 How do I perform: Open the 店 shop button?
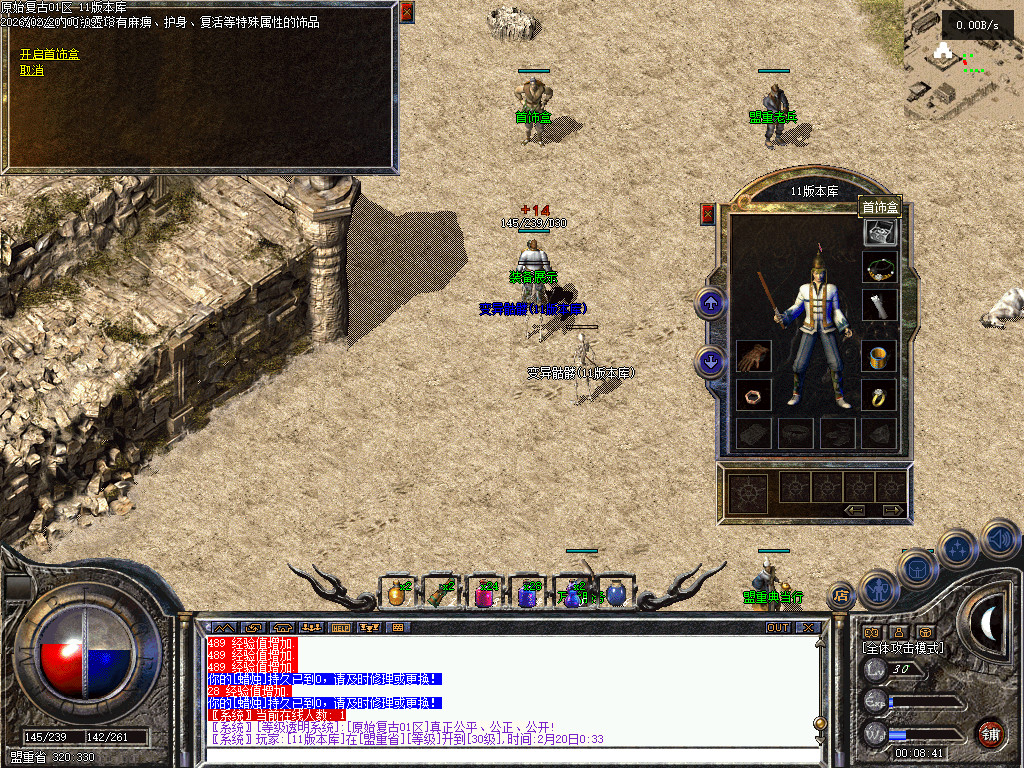click(x=841, y=596)
